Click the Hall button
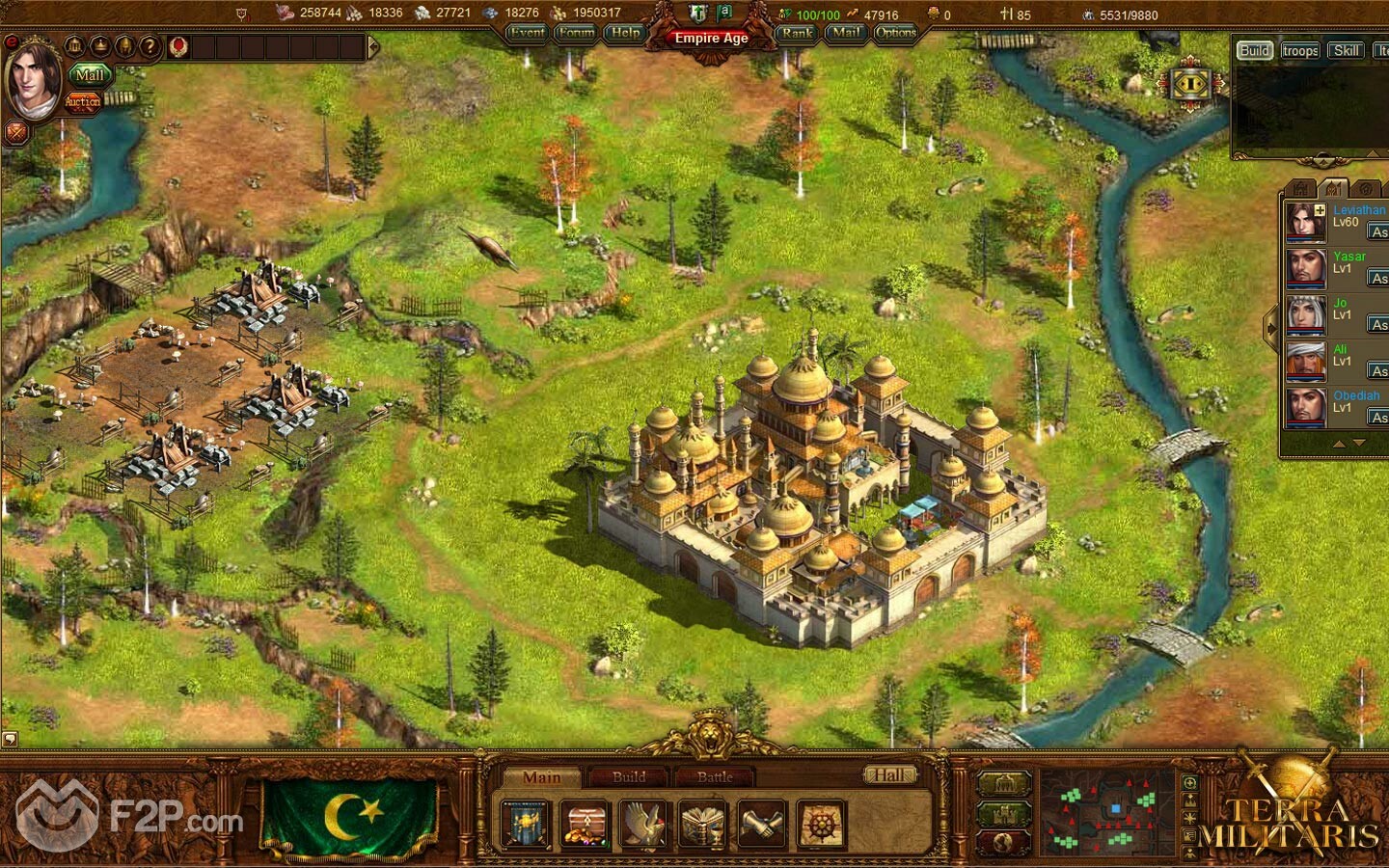This screenshot has width=1389, height=868. coord(888,774)
